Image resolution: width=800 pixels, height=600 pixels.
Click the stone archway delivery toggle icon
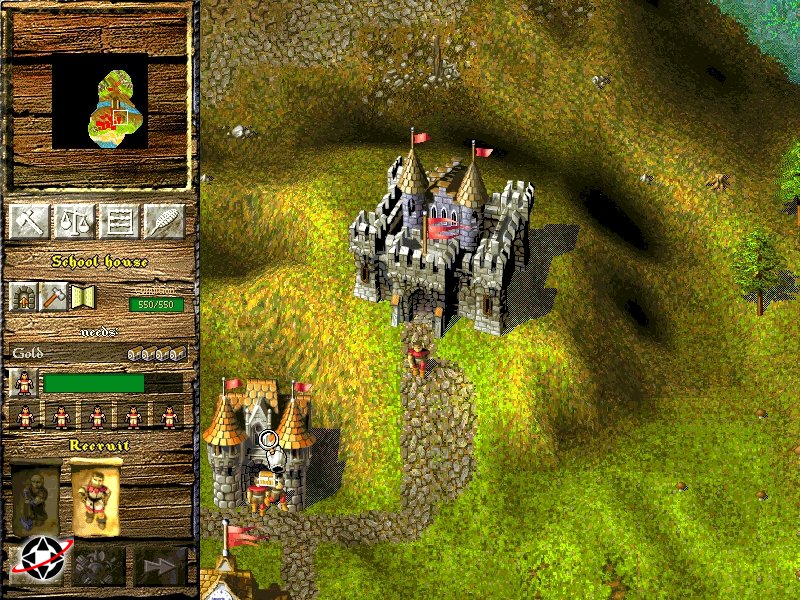coord(24,296)
